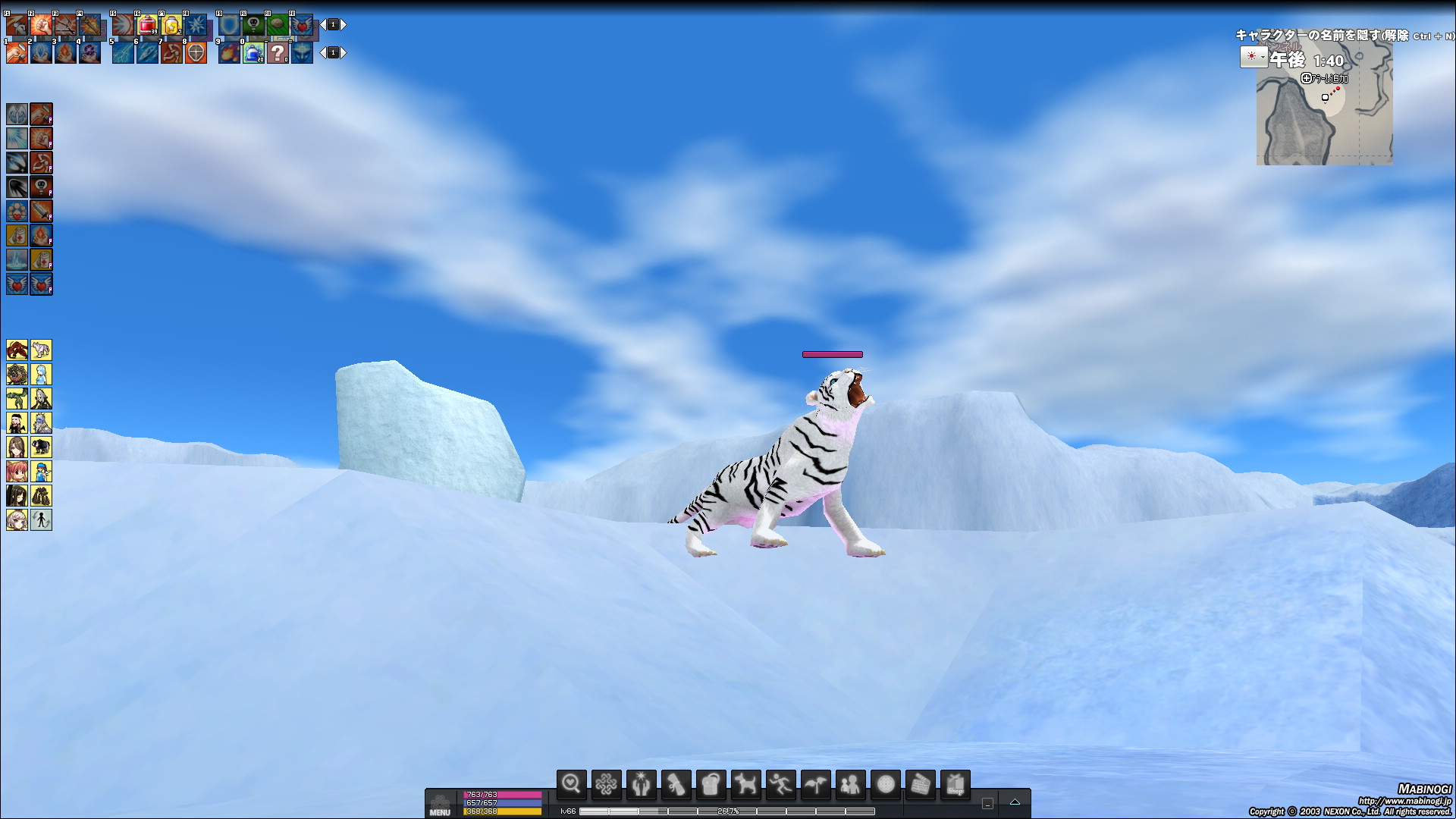
Task: Expand the bottom bar with up arrow
Action: 1015,802
